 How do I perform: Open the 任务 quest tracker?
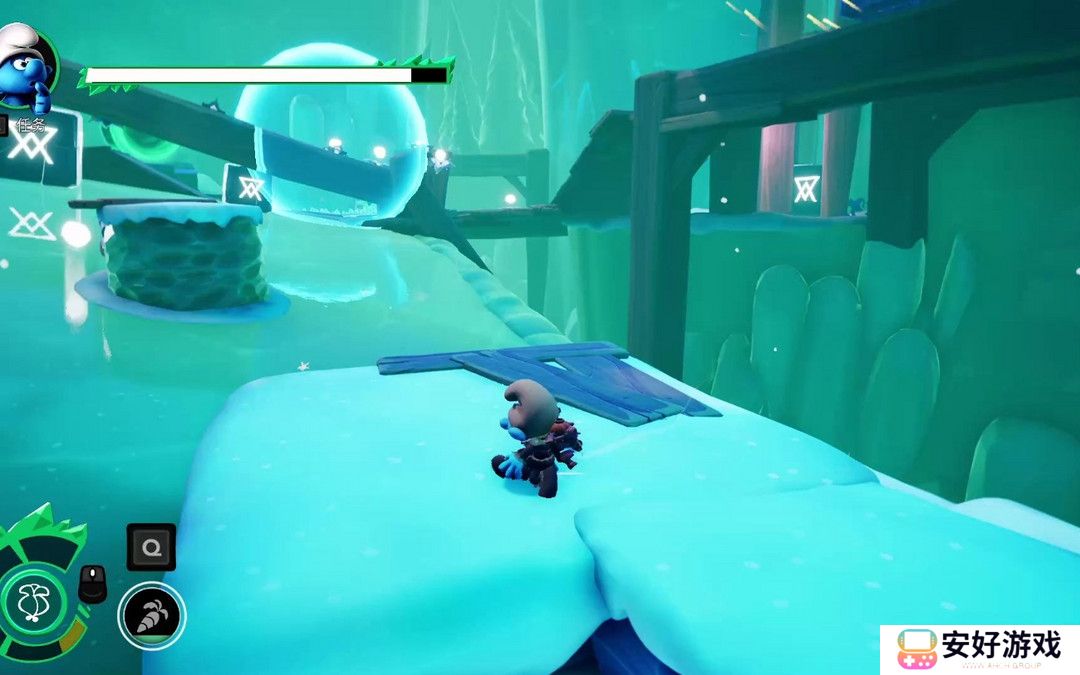tap(32, 125)
